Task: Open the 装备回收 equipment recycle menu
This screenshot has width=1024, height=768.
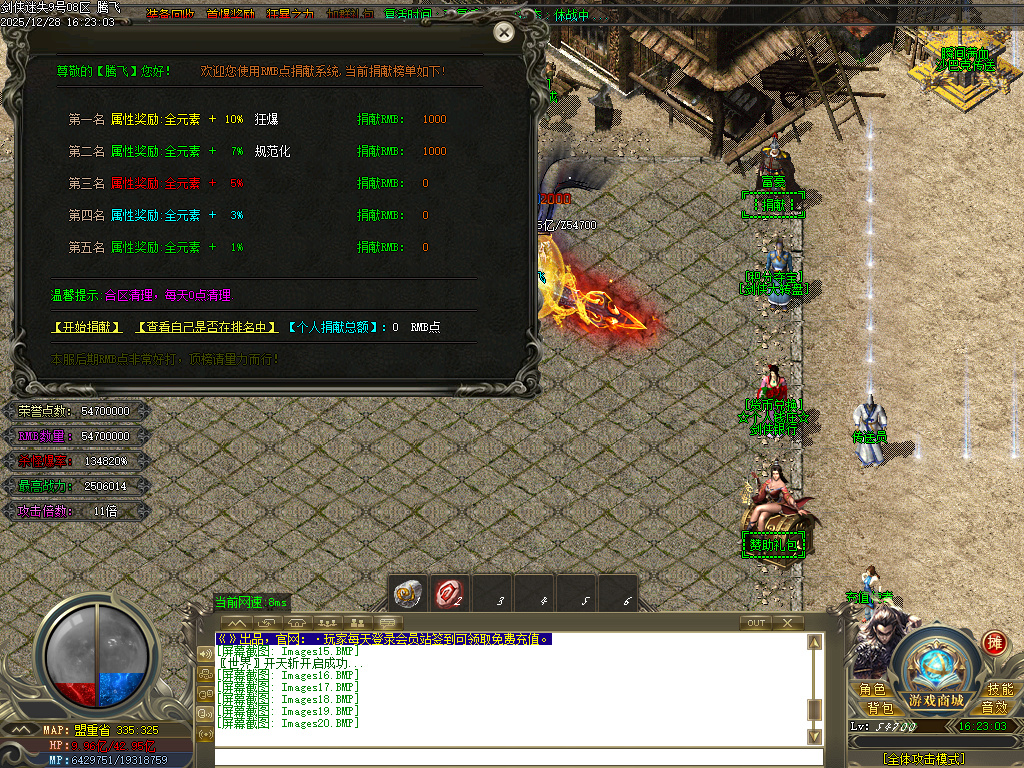Action: point(170,14)
